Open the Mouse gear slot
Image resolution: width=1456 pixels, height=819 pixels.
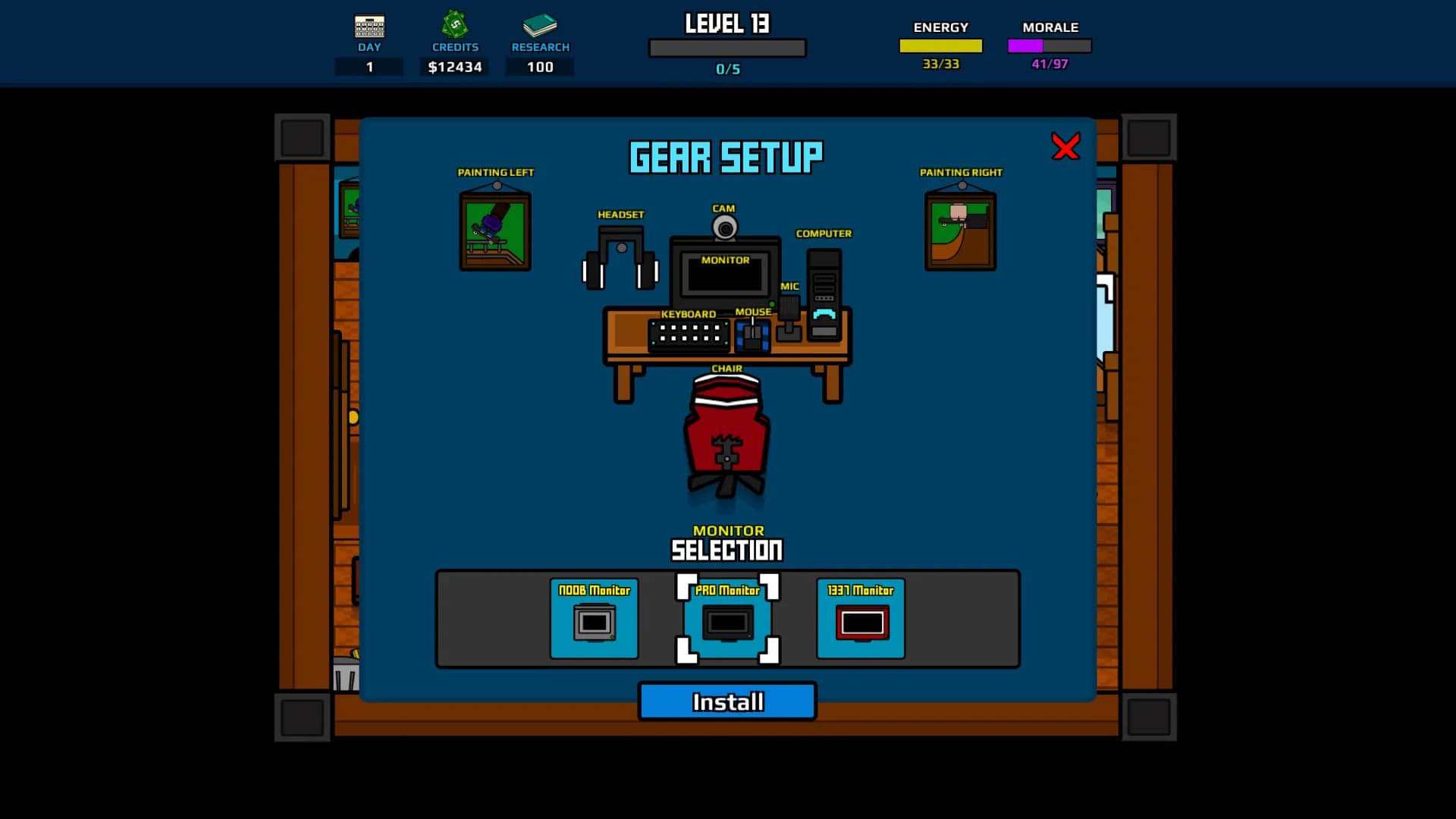(x=752, y=334)
